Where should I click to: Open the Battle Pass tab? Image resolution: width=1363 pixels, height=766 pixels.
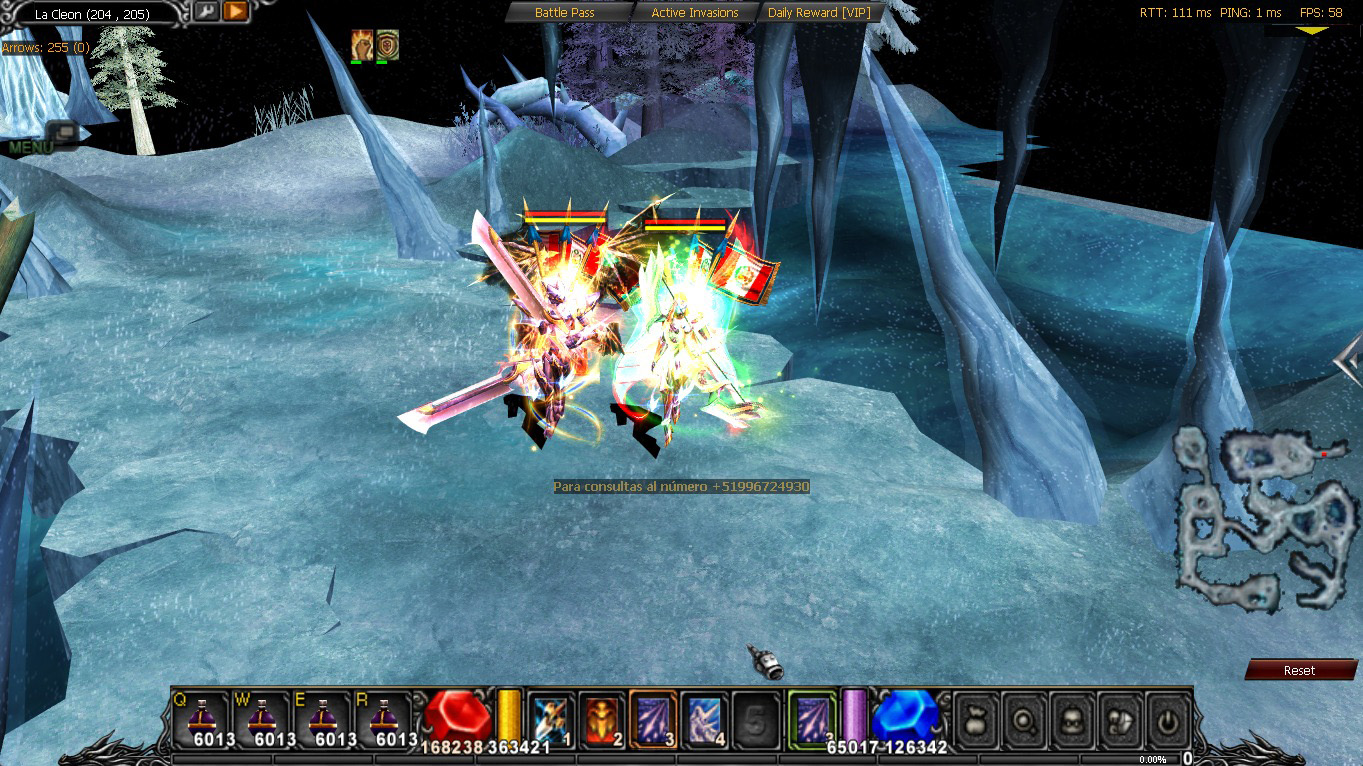coord(565,13)
